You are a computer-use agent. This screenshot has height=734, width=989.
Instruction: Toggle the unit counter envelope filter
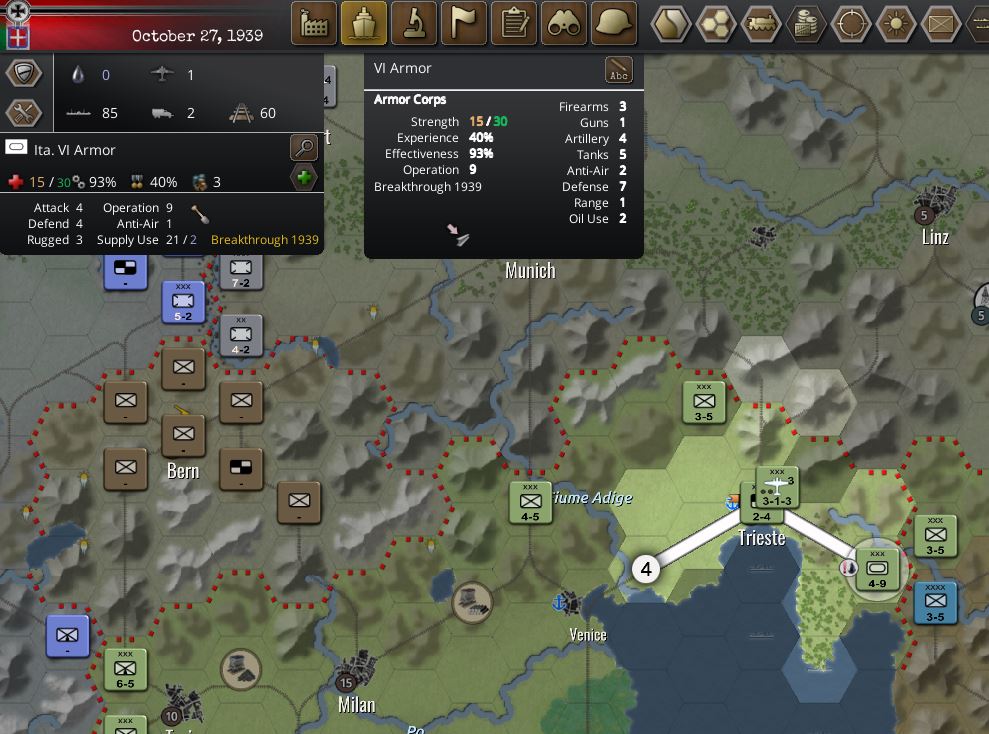point(941,24)
